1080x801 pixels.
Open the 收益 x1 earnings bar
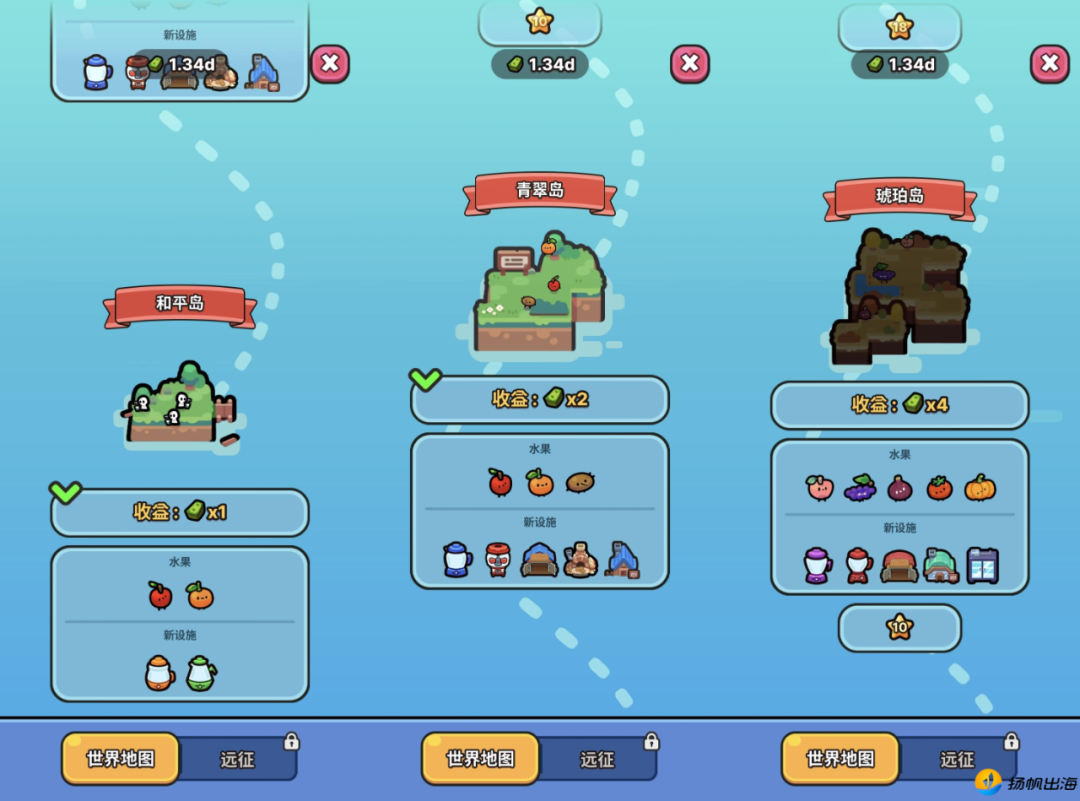(x=180, y=512)
